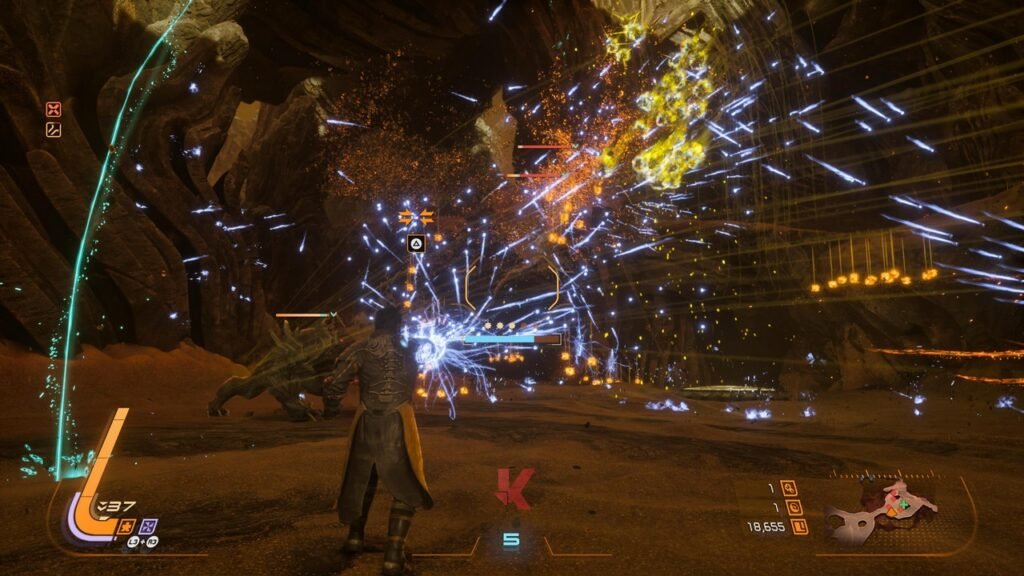Inspect the diagonal-slash status effect icon
This screenshot has height=576, width=1024.
(x=53, y=129)
